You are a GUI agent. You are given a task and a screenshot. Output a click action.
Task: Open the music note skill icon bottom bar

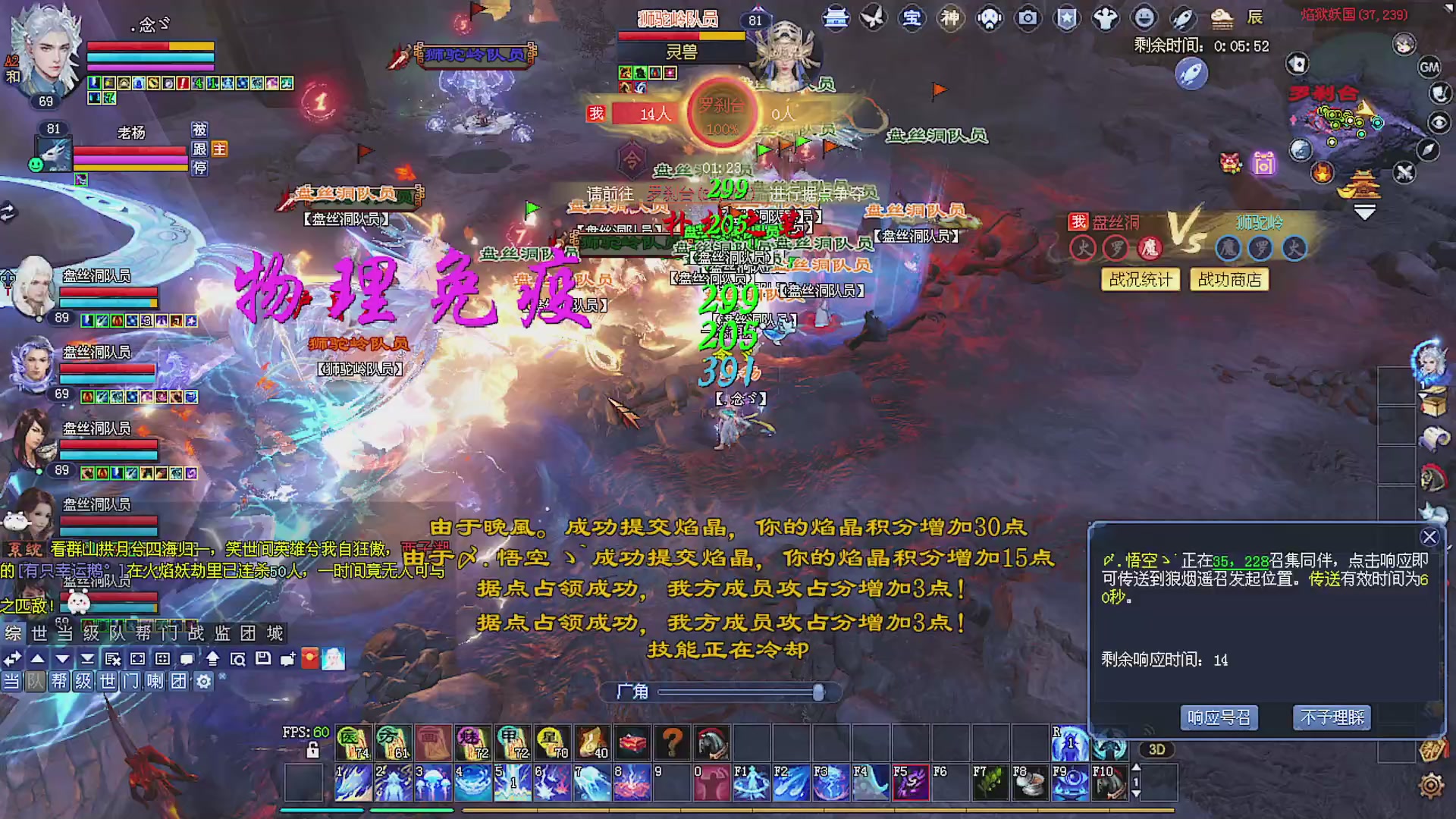click(588, 742)
